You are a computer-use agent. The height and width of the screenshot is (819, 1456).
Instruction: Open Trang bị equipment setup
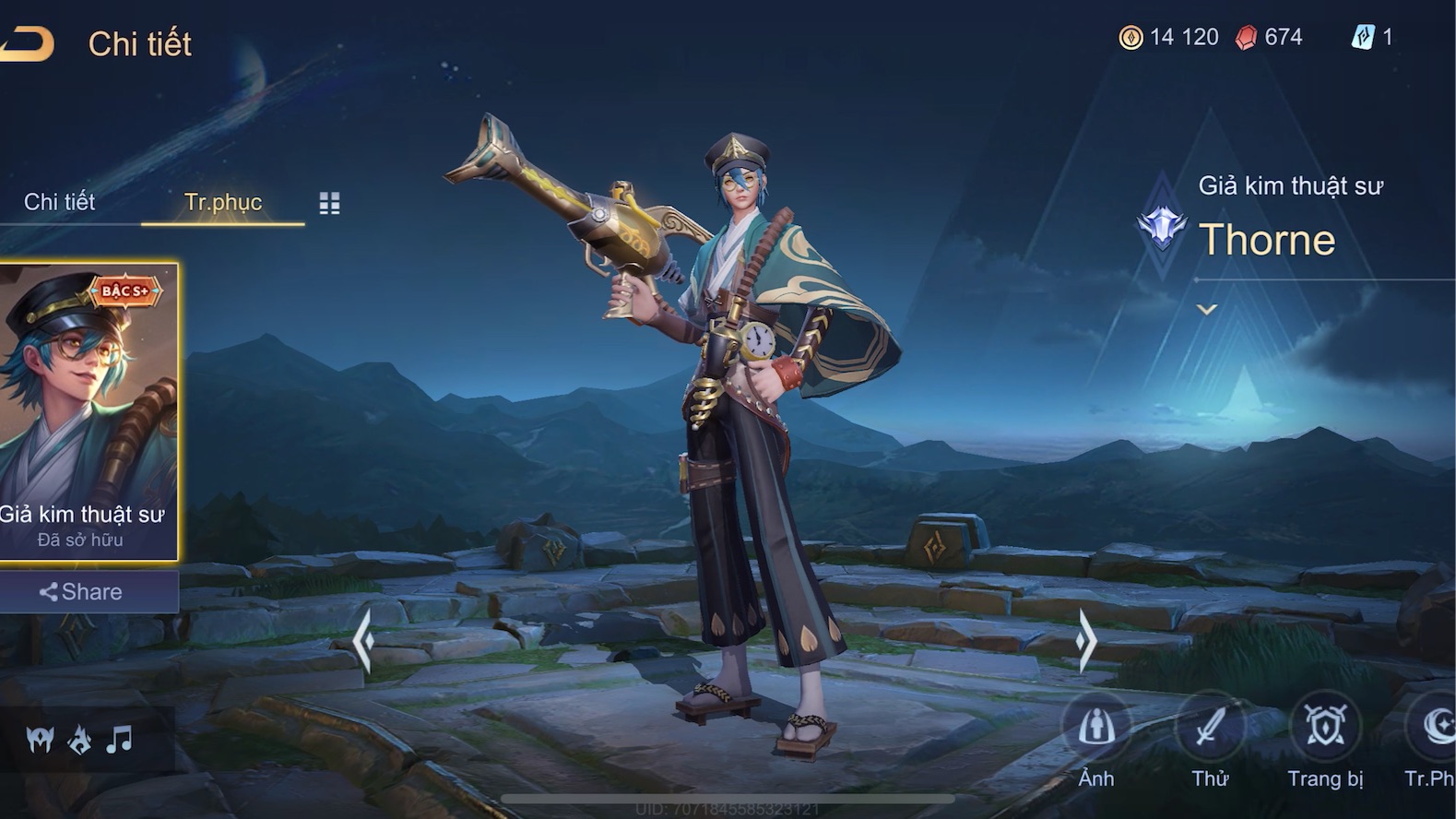(1325, 729)
